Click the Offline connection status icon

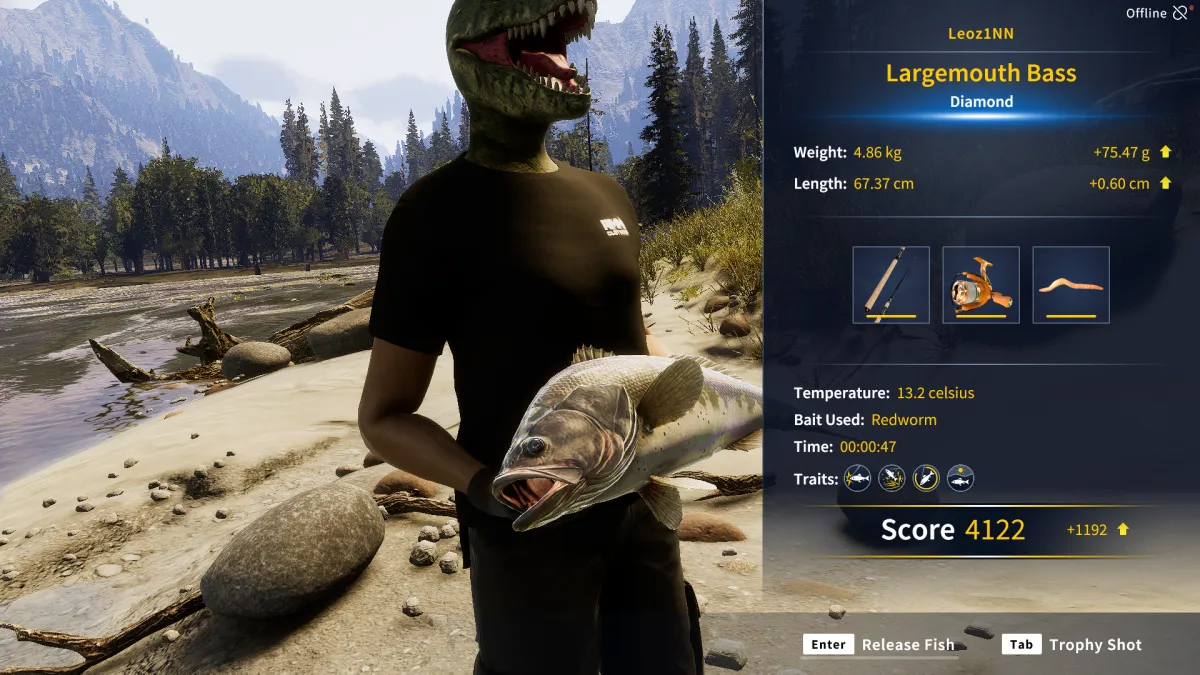[1181, 13]
